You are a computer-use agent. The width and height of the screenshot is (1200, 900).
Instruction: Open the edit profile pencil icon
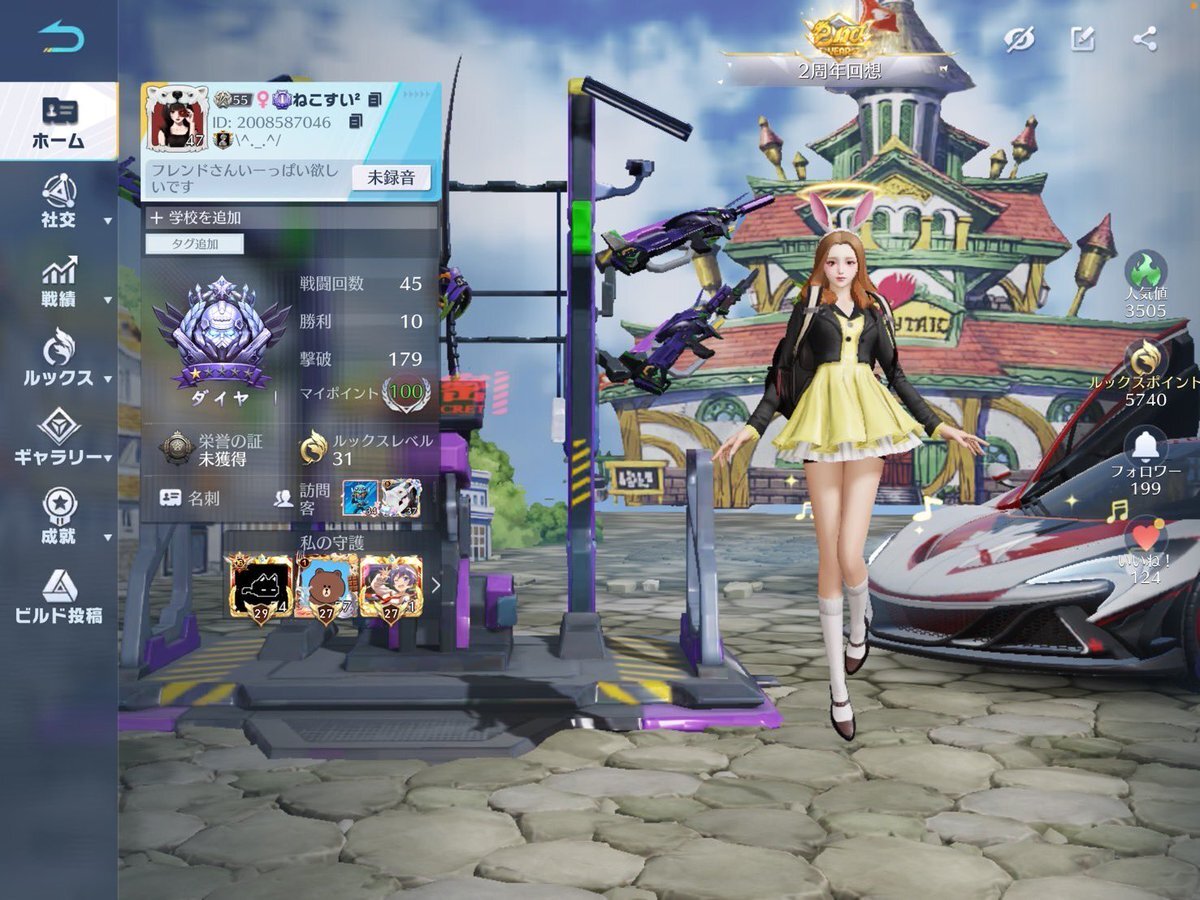point(1082,39)
